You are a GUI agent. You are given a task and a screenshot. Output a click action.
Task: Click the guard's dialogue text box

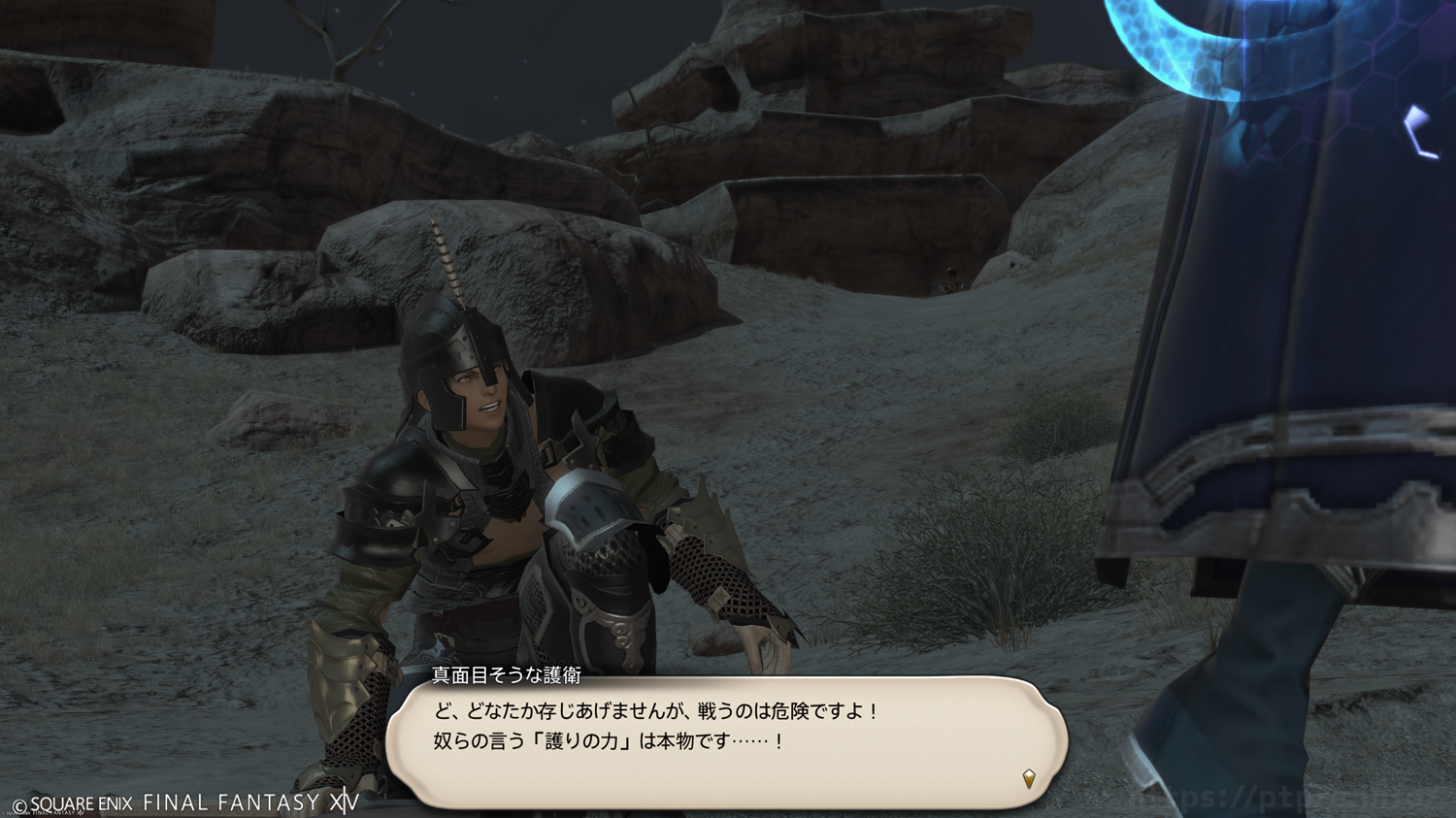pyautogui.click(x=726, y=741)
